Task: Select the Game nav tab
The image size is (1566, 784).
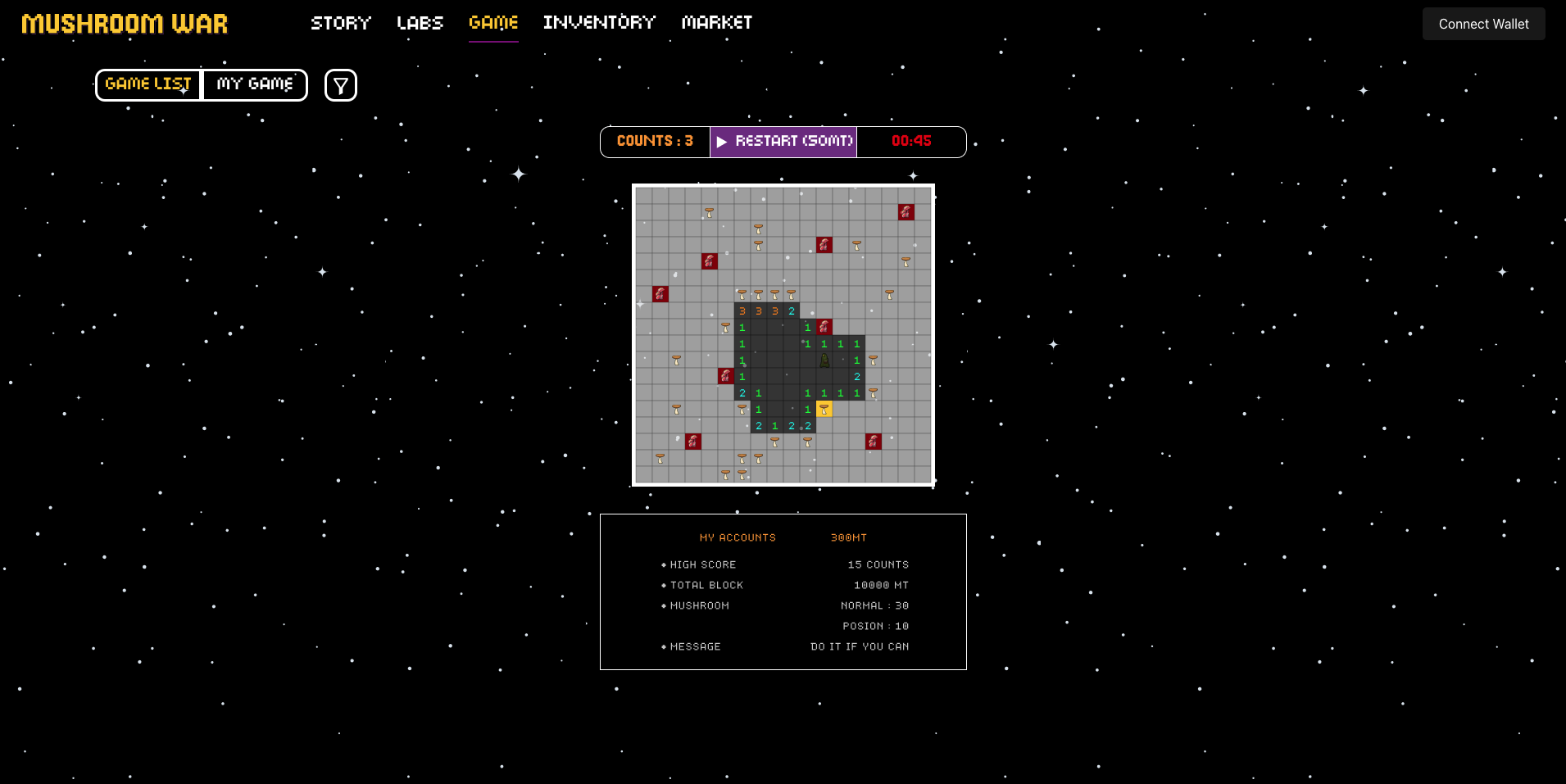Action: point(493,23)
